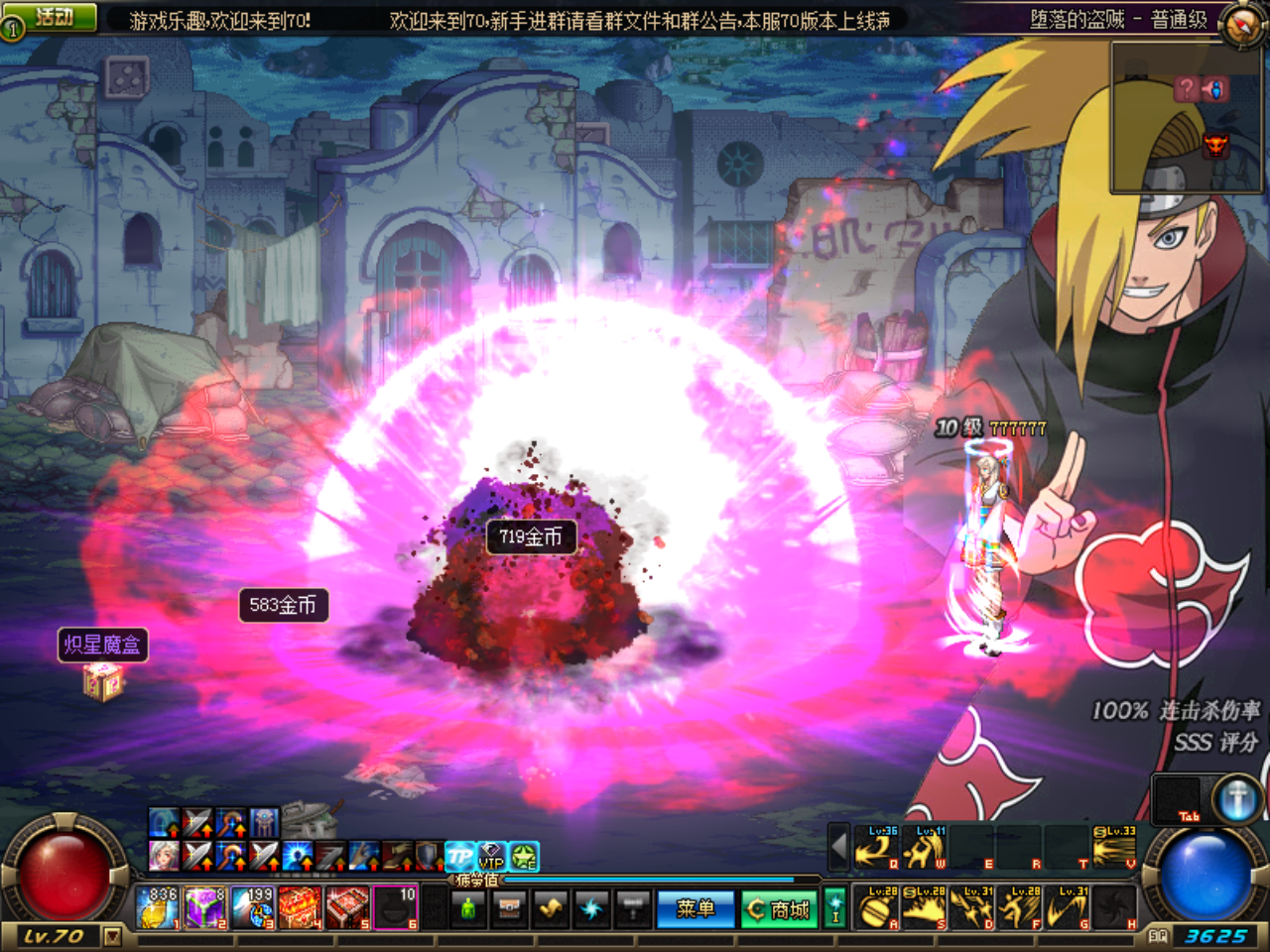This screenshot has width=1270, height=952.
Task: Use the Lv.28 round bomb skill on A
Action: click(877, 907)
